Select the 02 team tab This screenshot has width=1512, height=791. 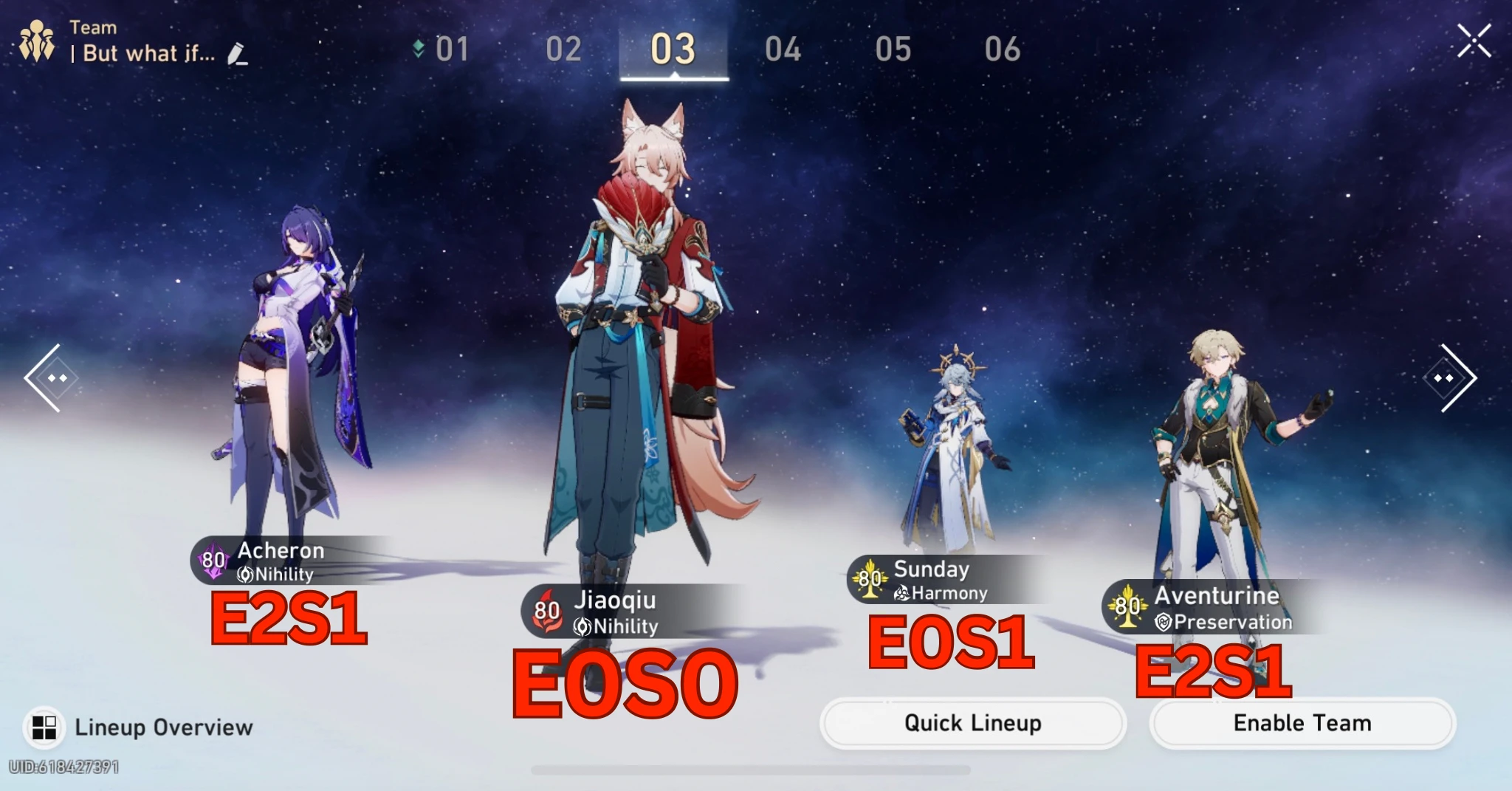click(565, 48)
